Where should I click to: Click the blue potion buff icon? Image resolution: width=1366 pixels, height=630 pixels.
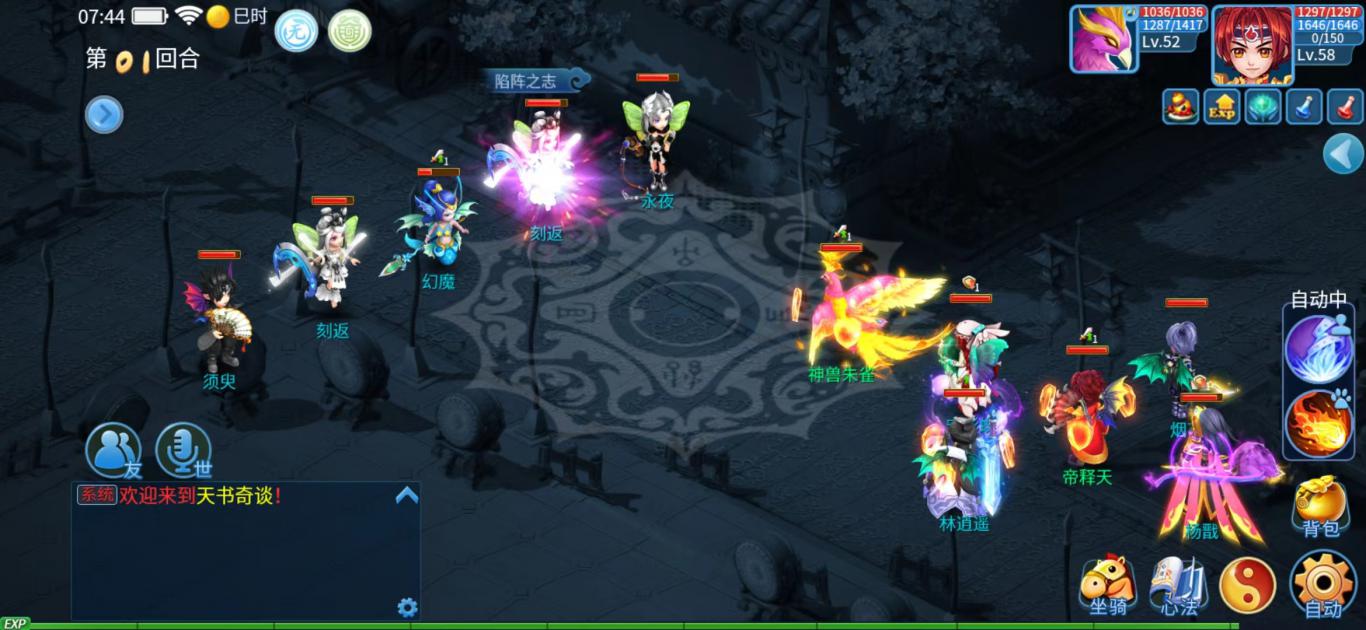(1304, 106)
